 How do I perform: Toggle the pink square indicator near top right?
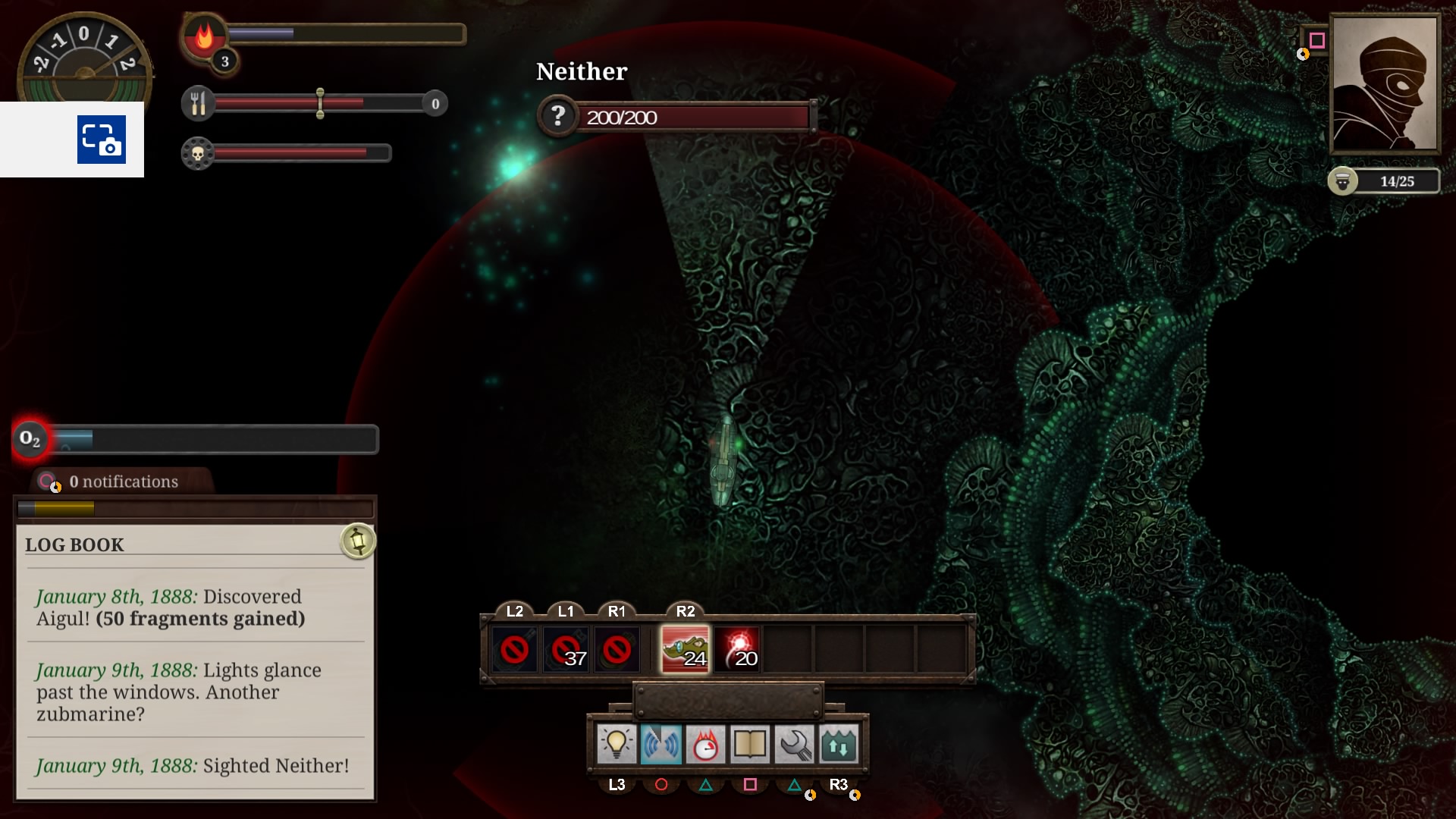coord(1317,40)
